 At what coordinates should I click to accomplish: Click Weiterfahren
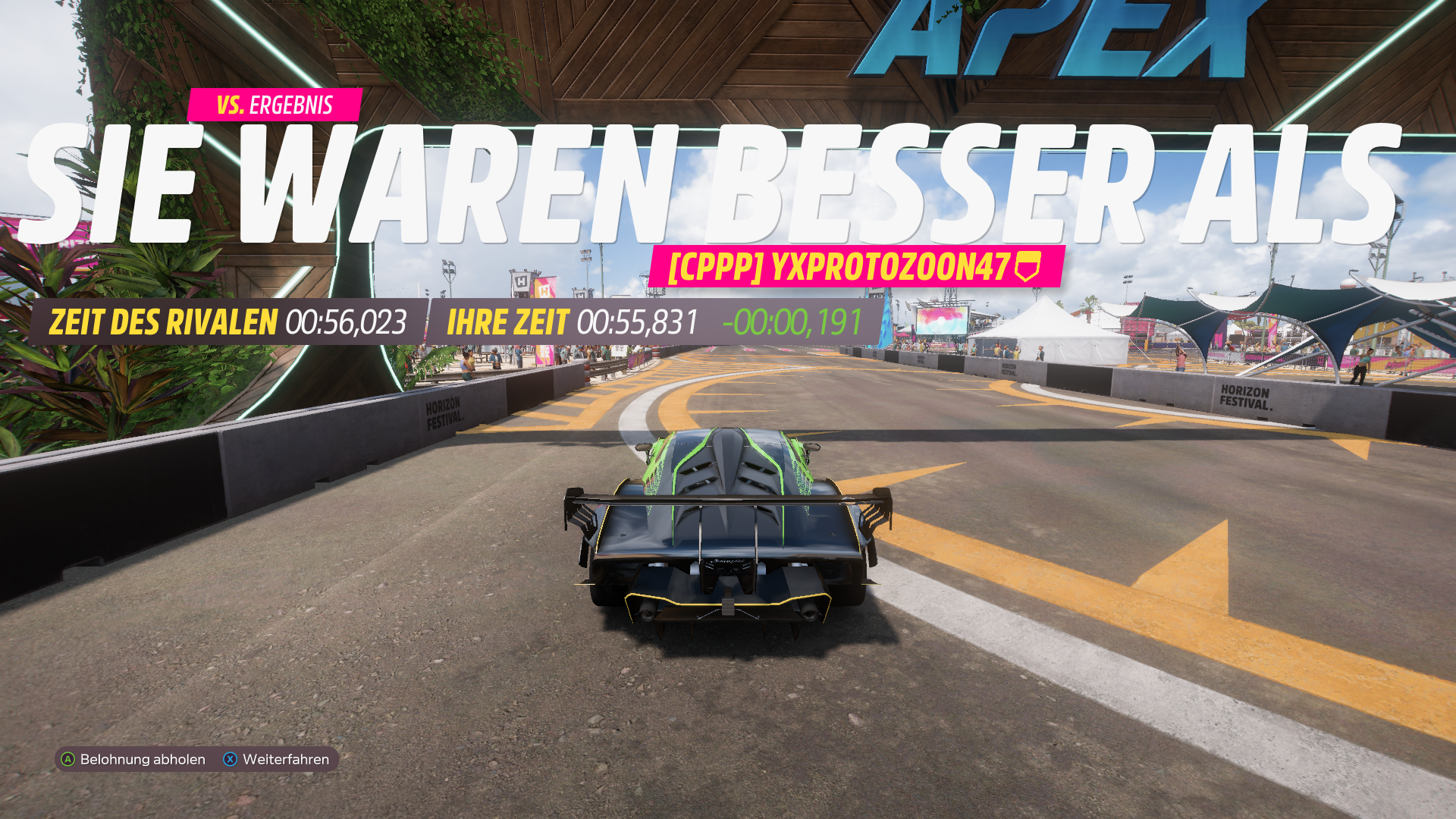(x=284, y=759)
